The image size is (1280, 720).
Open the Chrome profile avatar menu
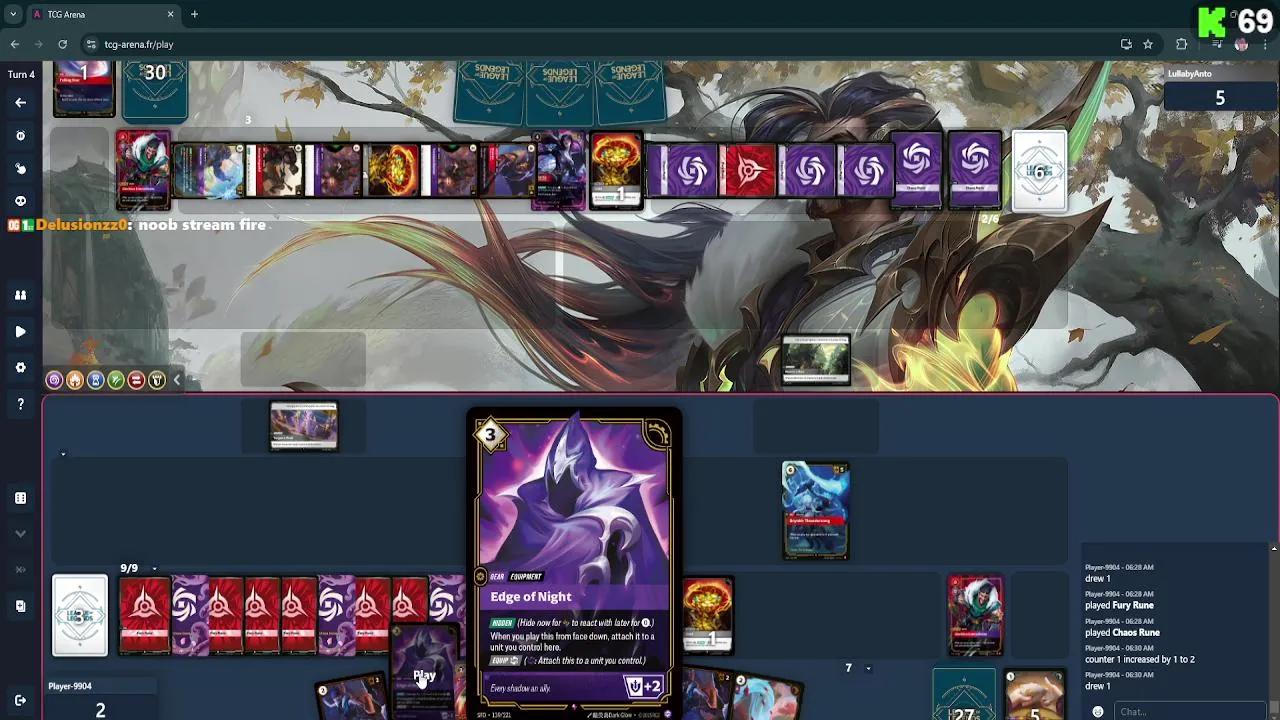1242,44
